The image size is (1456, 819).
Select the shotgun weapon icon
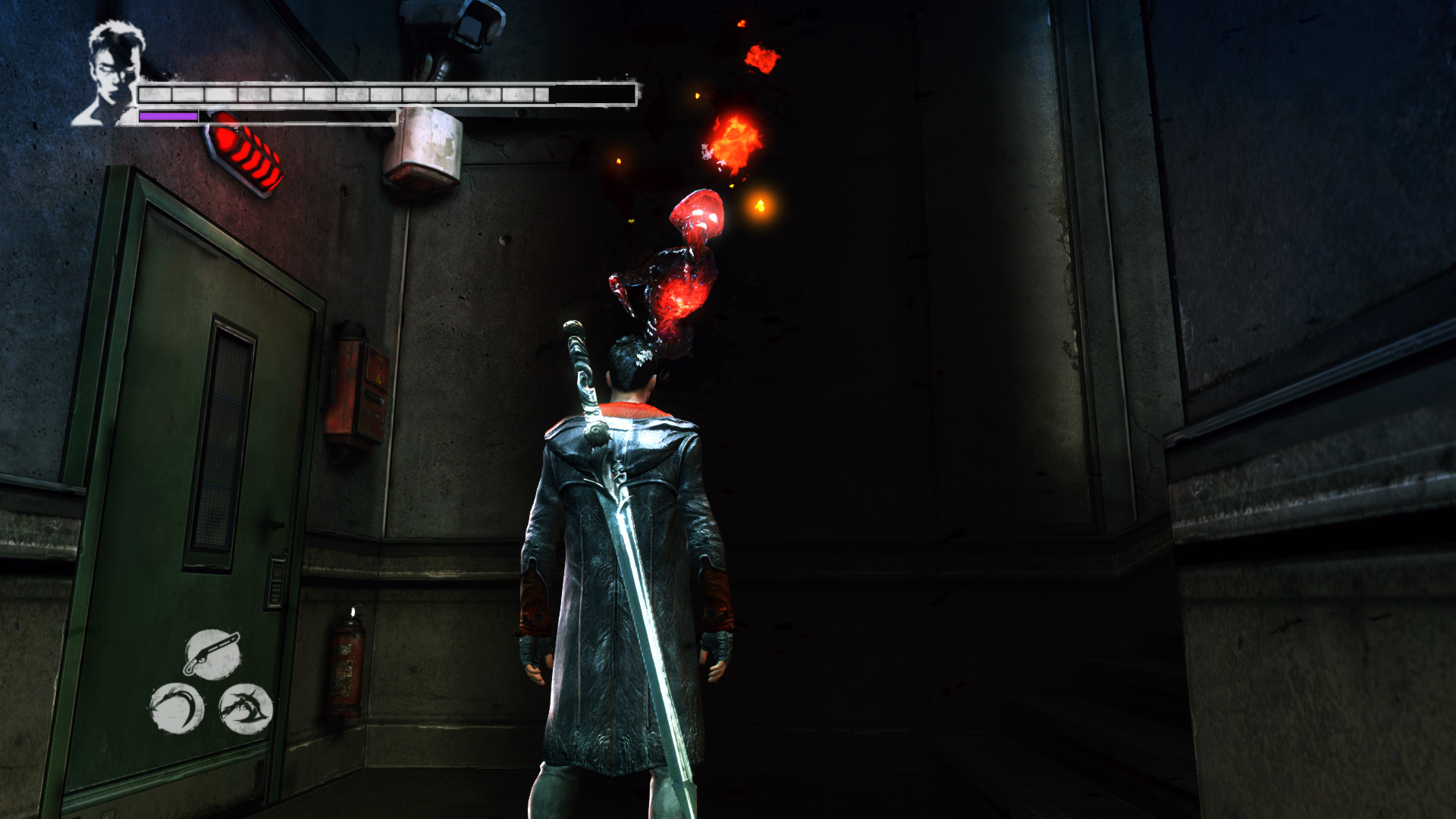point(213,654)
